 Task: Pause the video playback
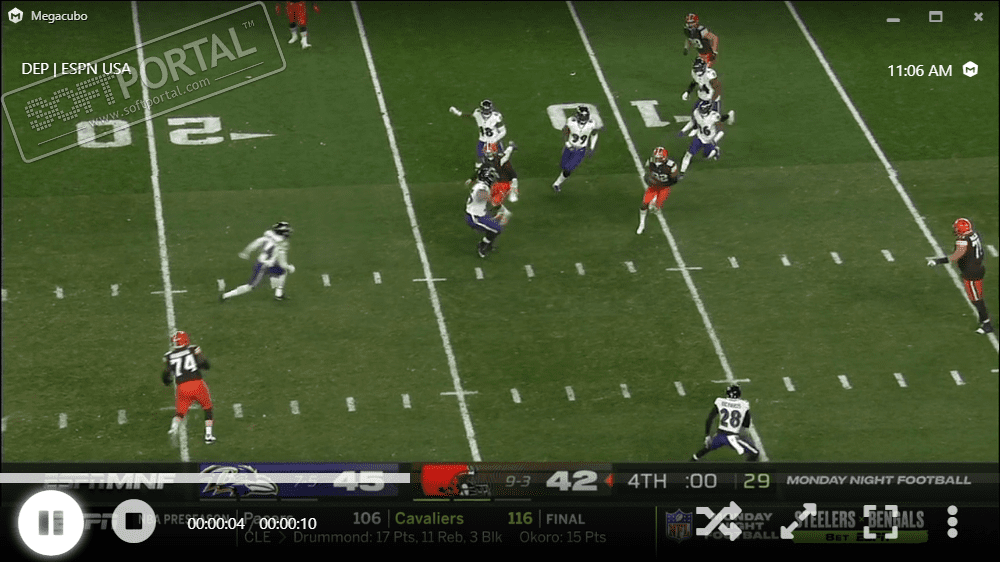pos(50,522)
